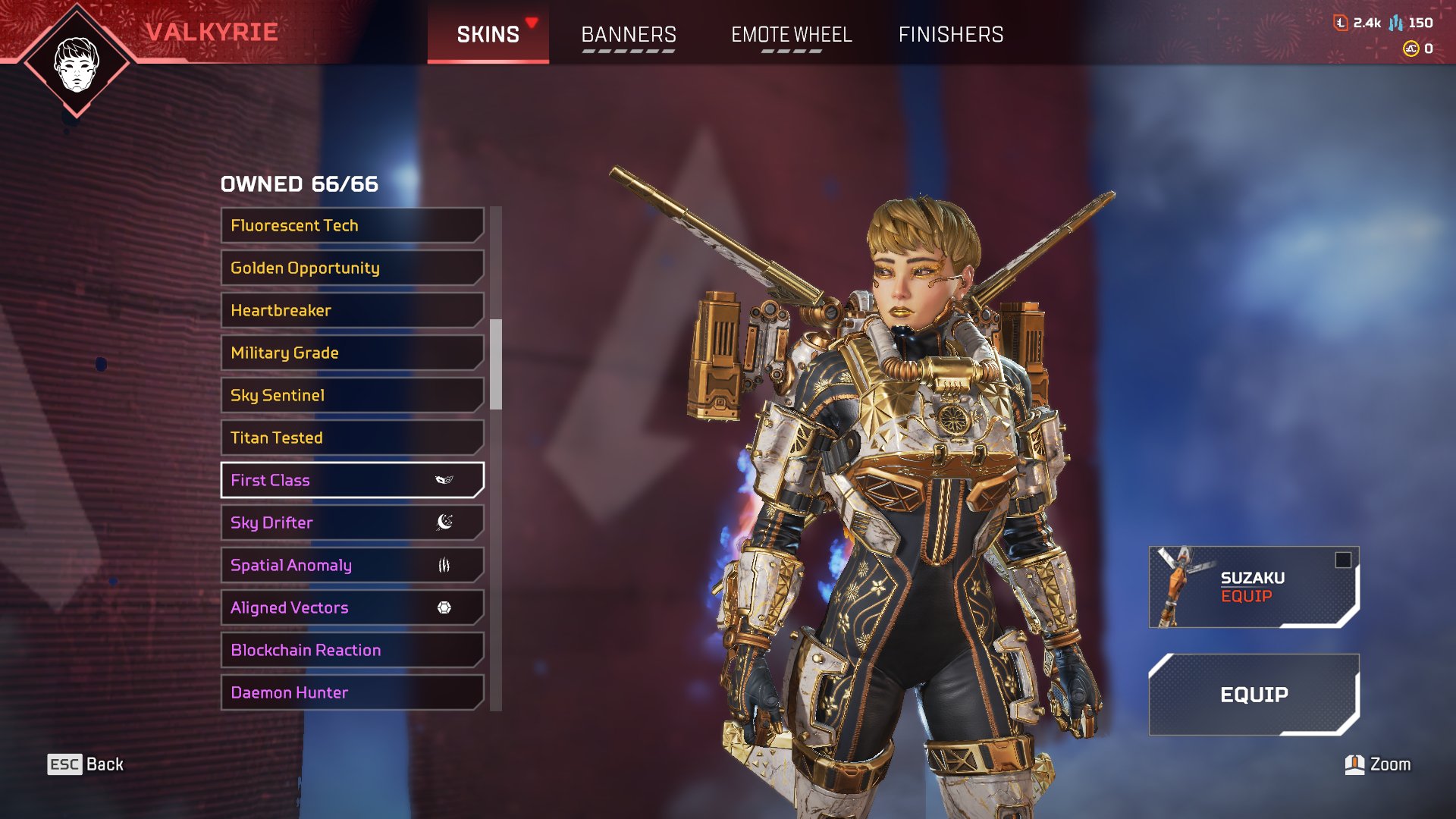Go back with the Back button

pyautogui.click(x=86, y=764)
